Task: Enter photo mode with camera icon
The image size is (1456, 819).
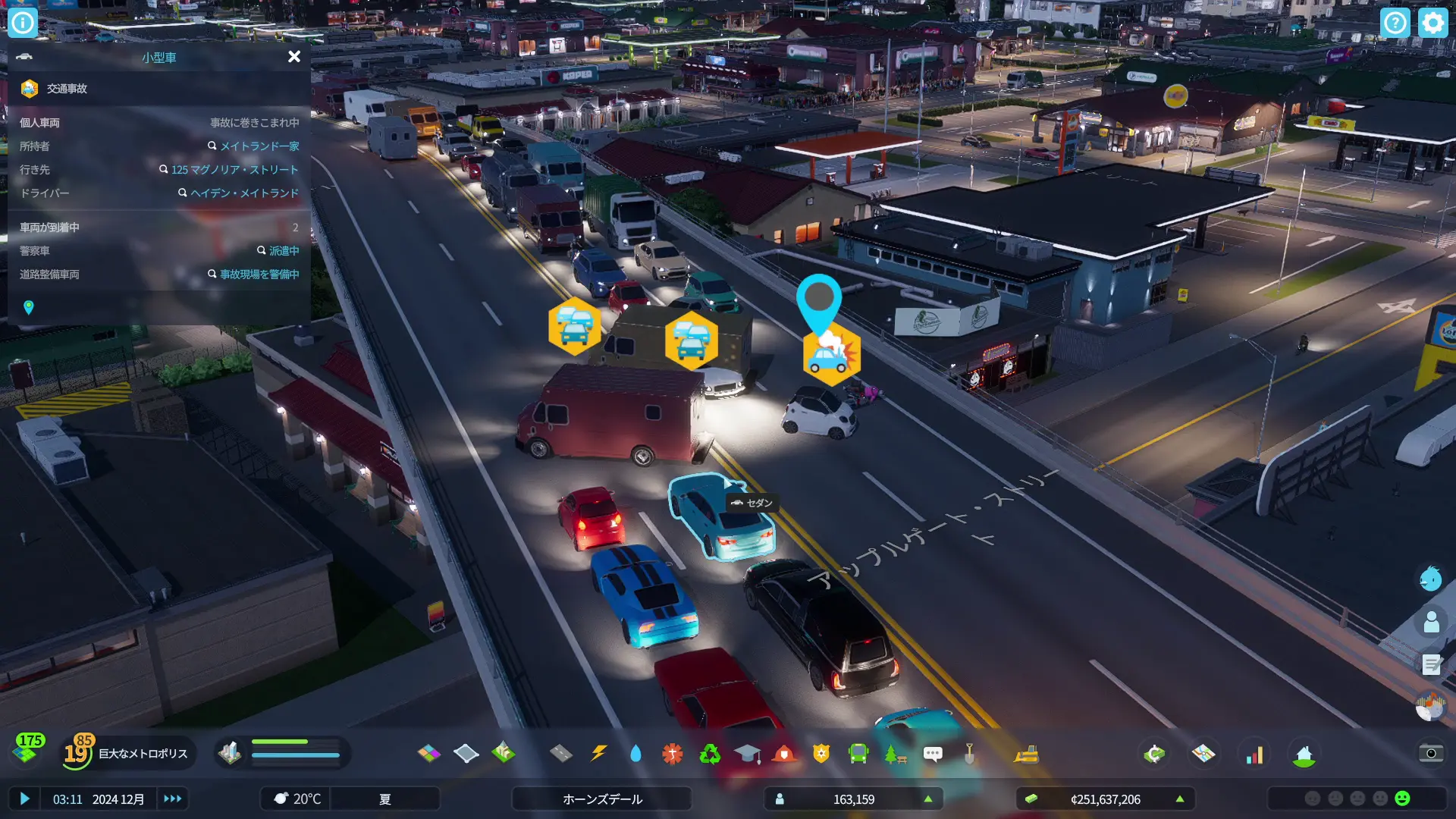Action: pyautogui.click(x=1430, y=753)
